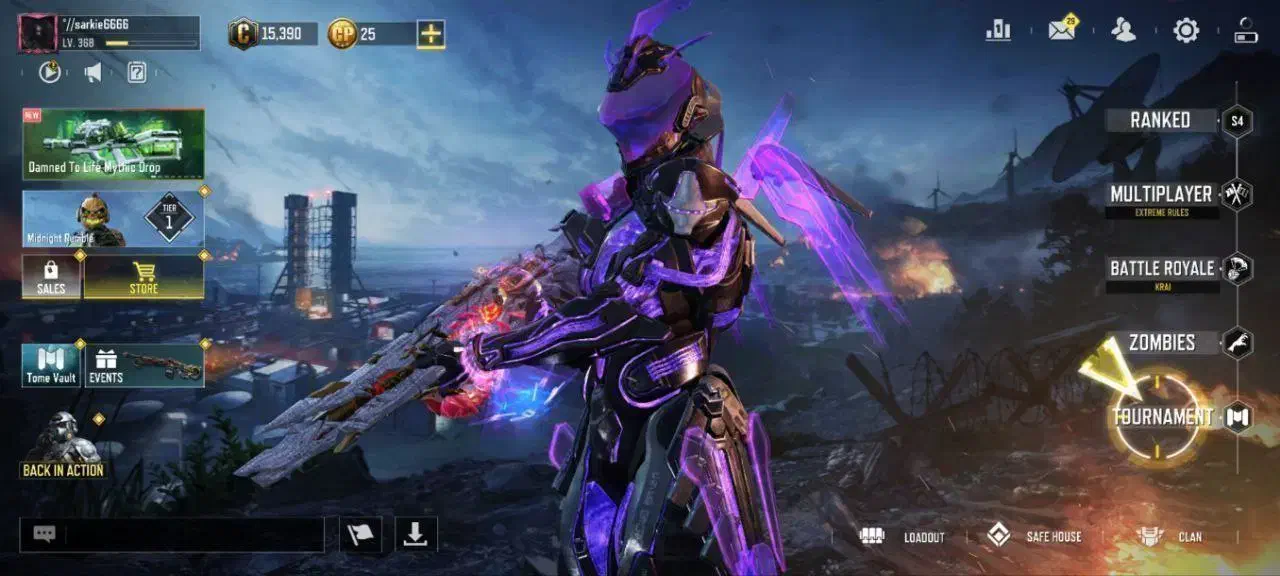1280x576 pixels.
Task: Open the Ranked mode menu
Action: pos(1160,120)
